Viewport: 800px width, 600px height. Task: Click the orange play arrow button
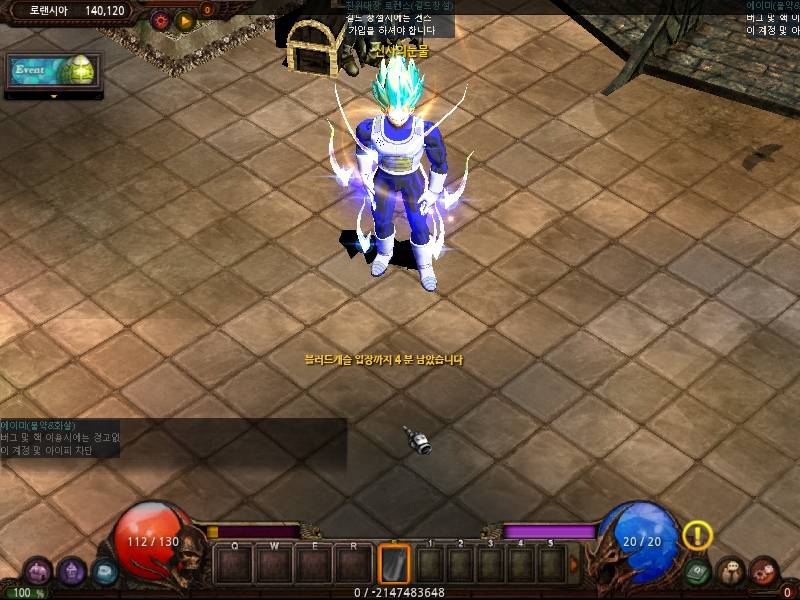(x=184, y=19)
